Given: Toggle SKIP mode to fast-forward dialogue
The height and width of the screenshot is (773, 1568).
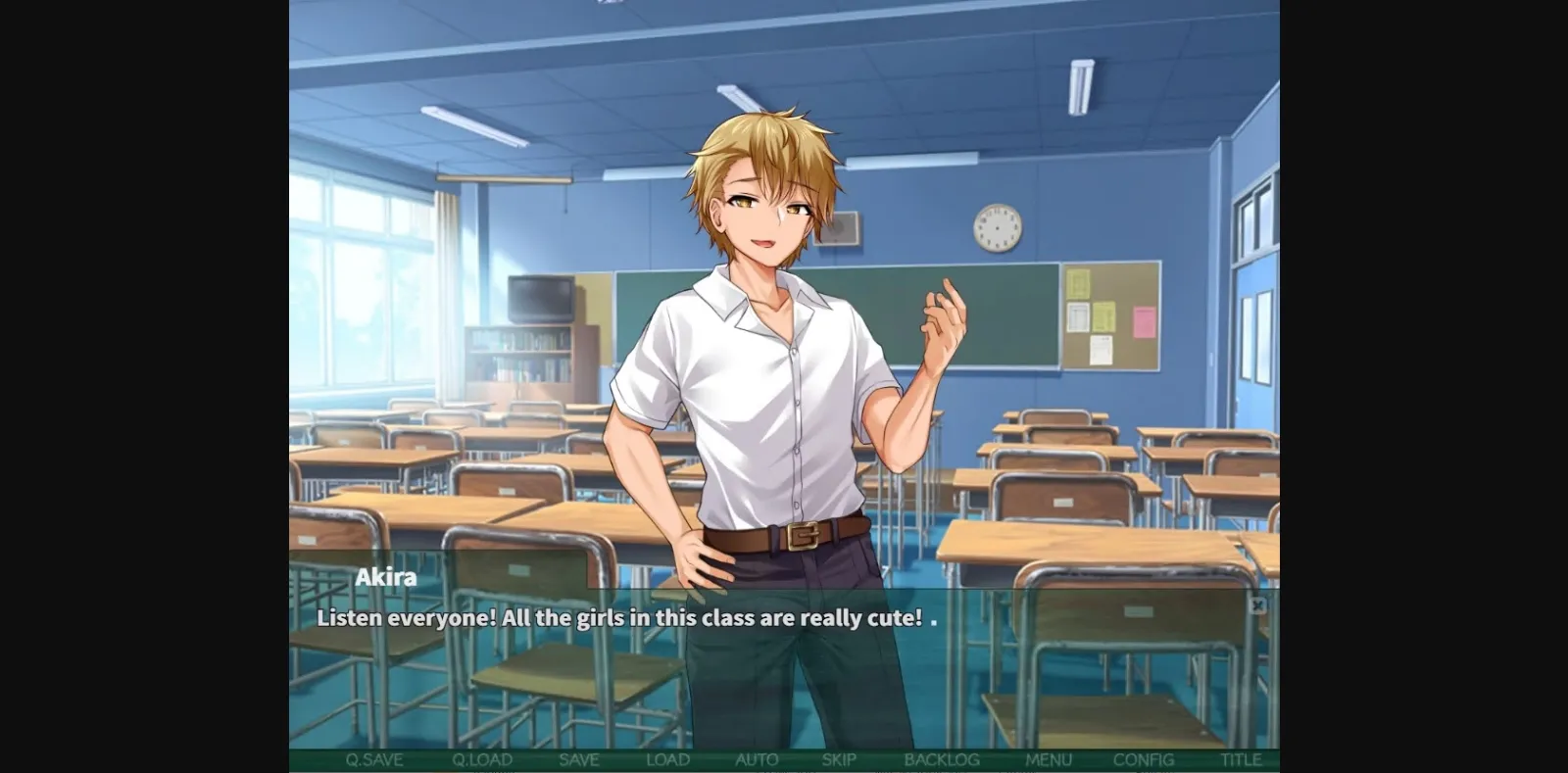Looking at the screenshot, I should [838, 759].
